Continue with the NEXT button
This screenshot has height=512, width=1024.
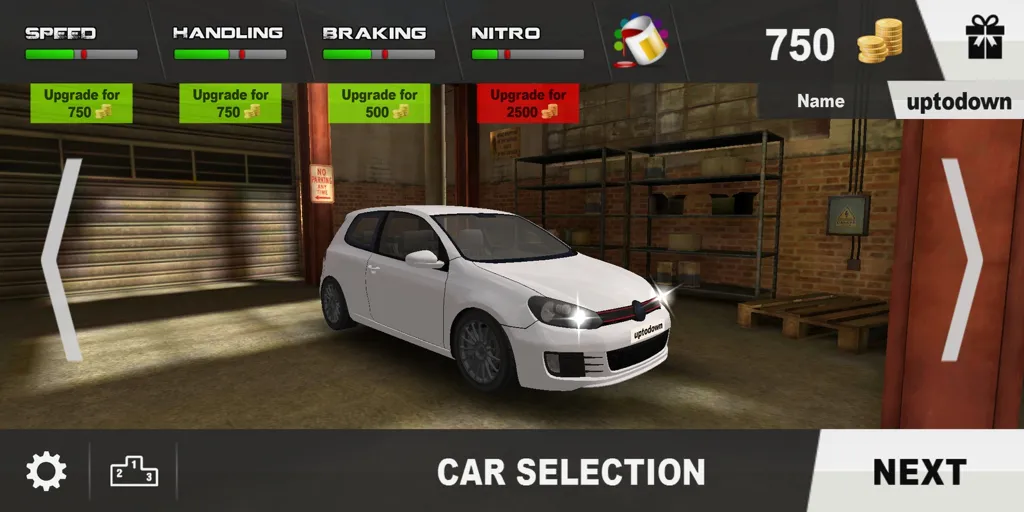(919, 471)
